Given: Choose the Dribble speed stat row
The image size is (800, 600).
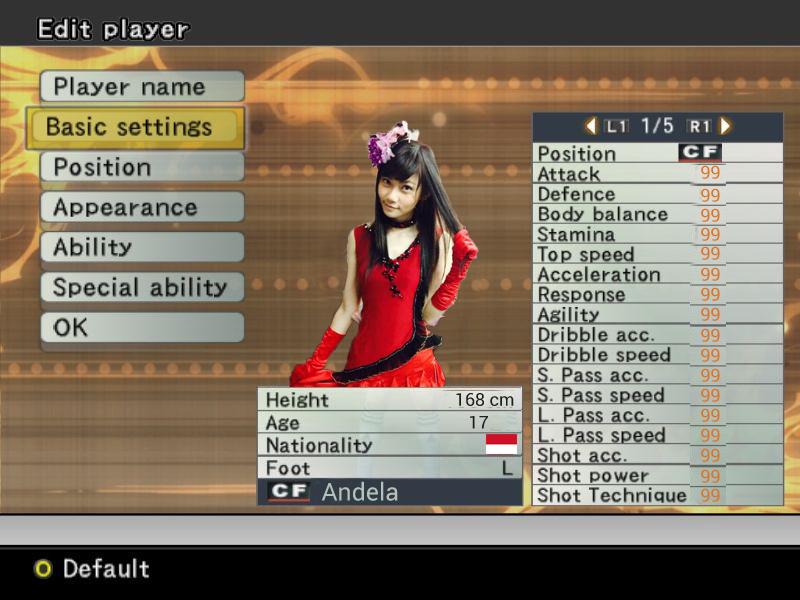Looking at the screenshot, I should pyautogui.click(x=657, y=355).
